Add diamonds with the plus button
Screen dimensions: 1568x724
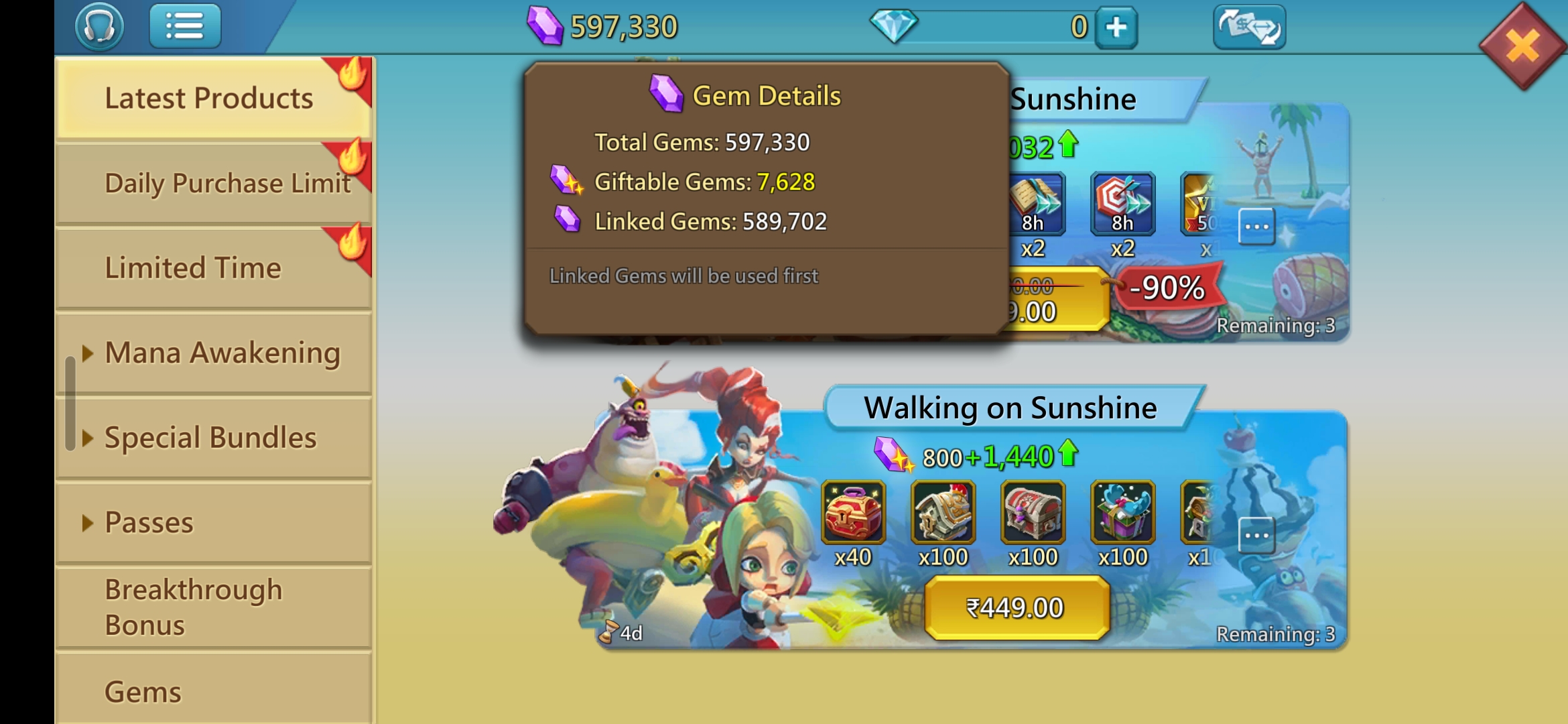point(1116,27)
